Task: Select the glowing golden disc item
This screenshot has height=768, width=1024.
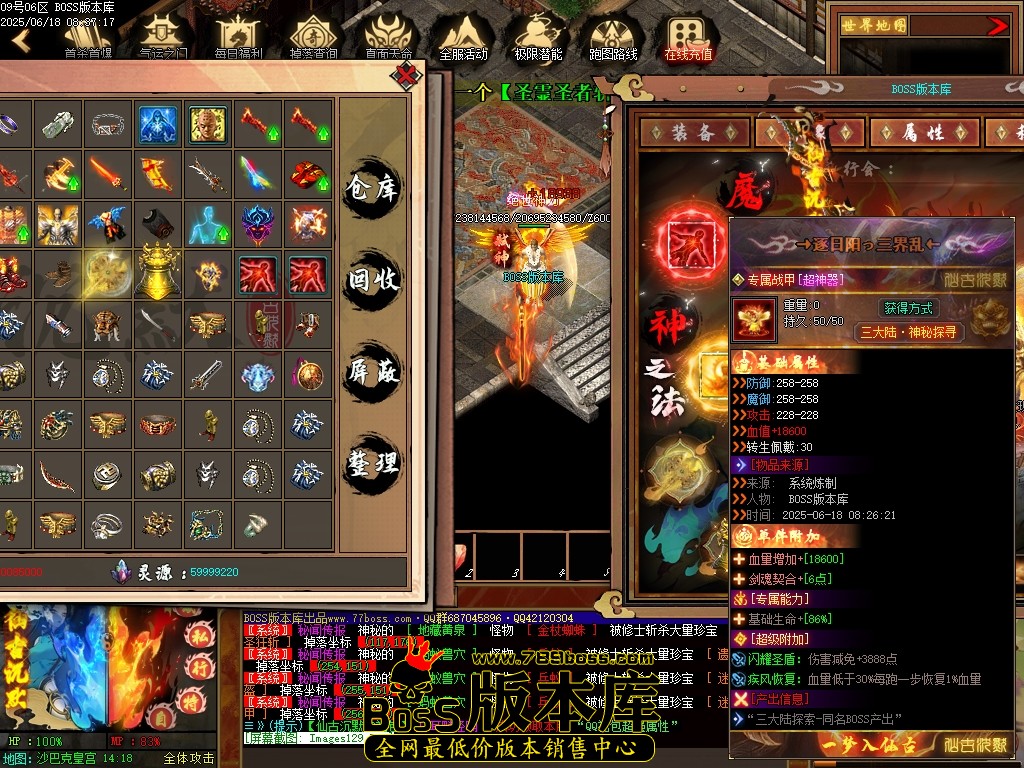Action: pyautogui.click(x=108, y=273)
